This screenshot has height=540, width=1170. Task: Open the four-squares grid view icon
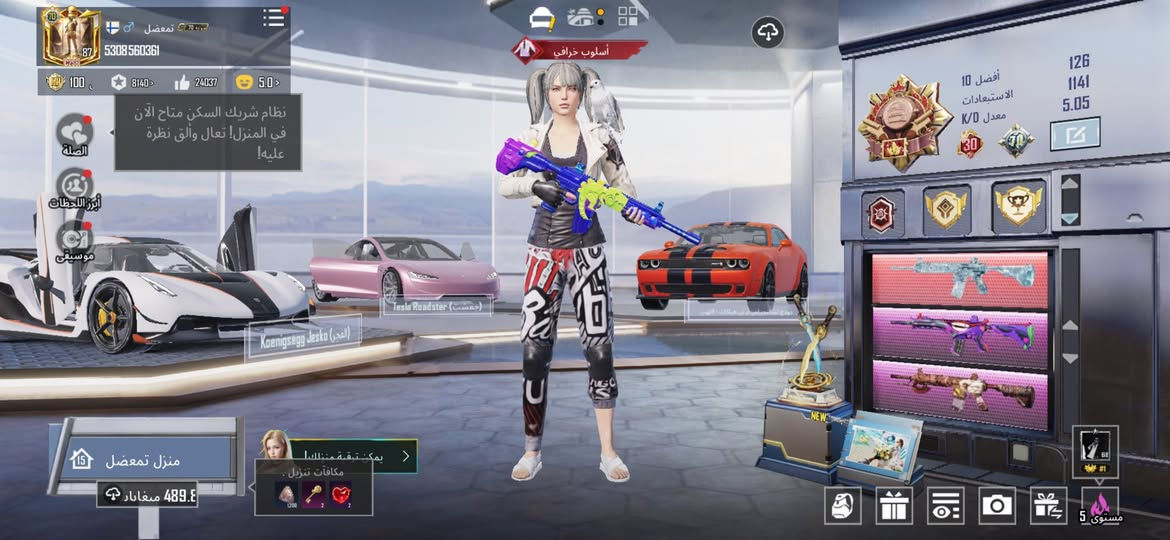pyautogui.click(x=628, y=16)
